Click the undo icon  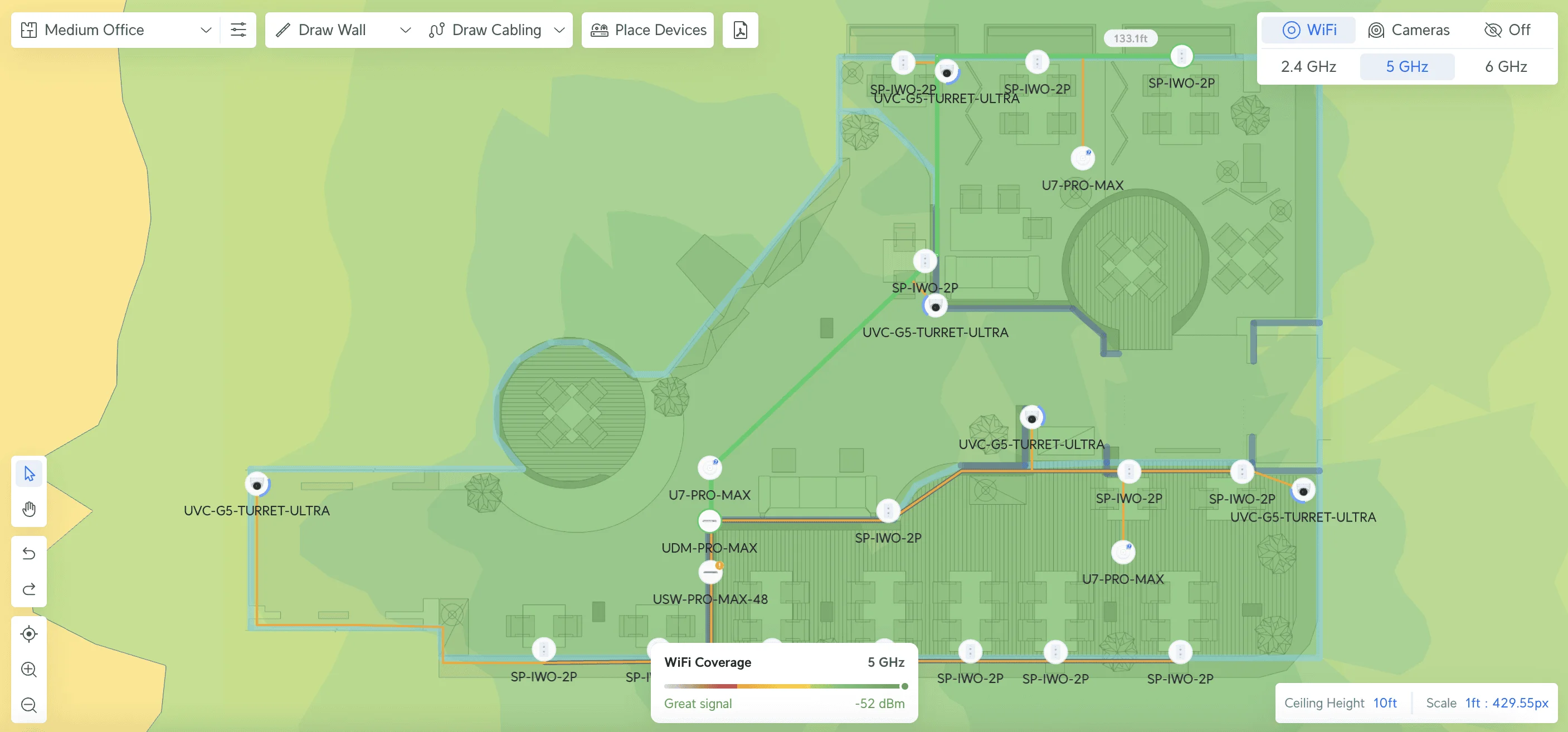(28, 553)
